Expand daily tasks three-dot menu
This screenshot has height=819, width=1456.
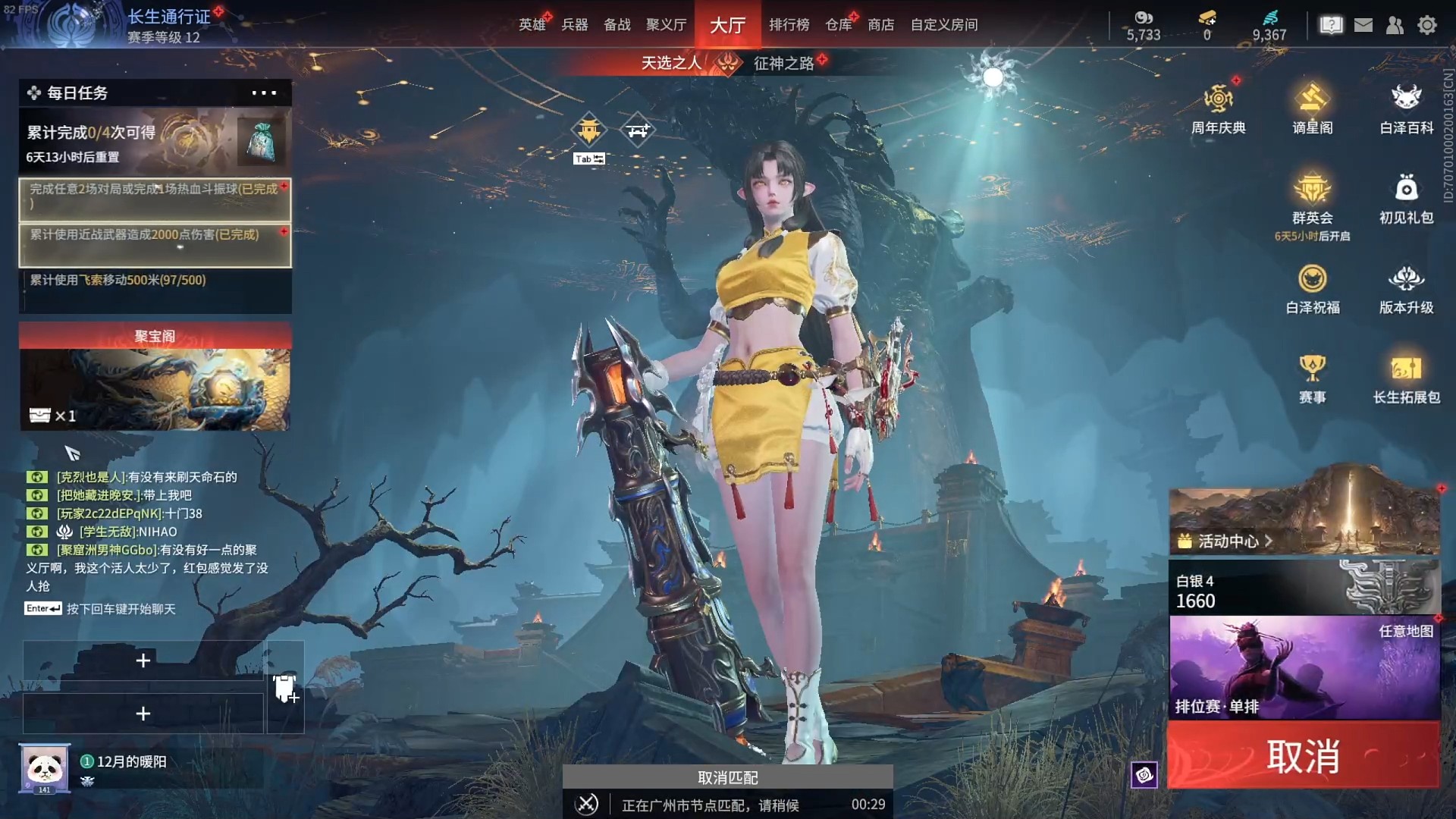(x=264, y=93)
